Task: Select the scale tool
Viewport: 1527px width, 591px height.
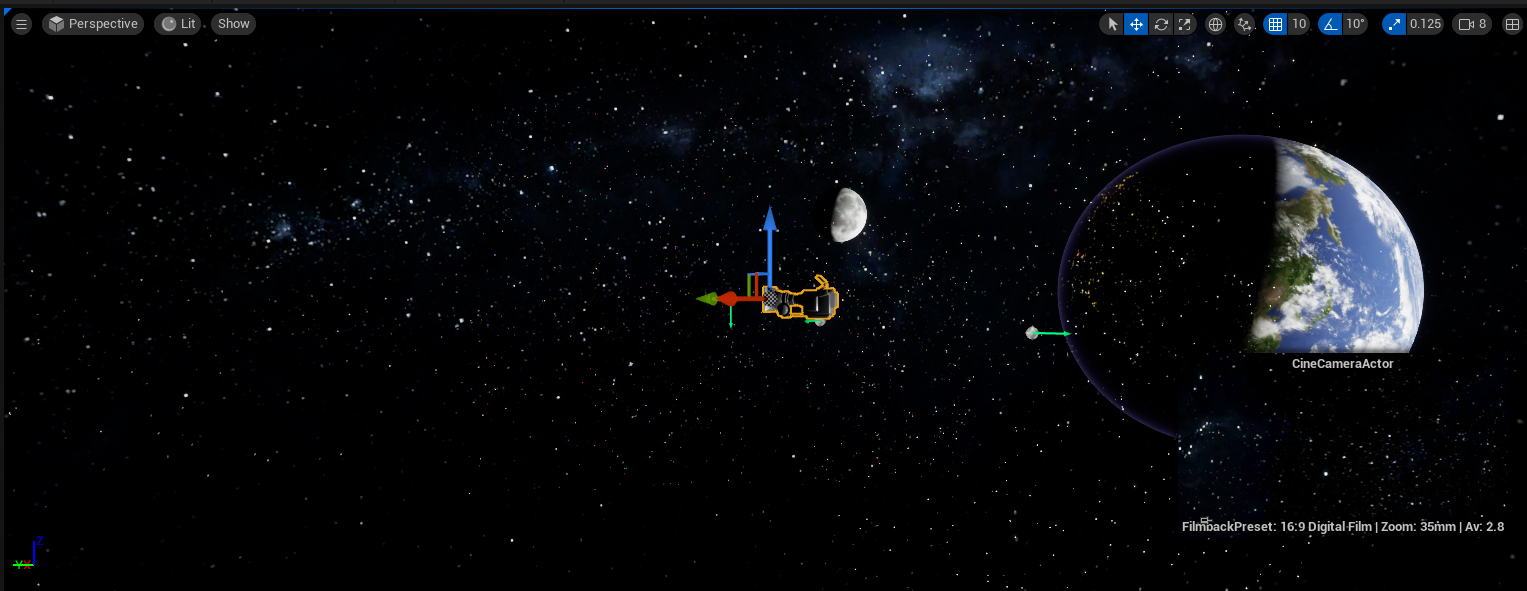Action: click(1184, 24)
